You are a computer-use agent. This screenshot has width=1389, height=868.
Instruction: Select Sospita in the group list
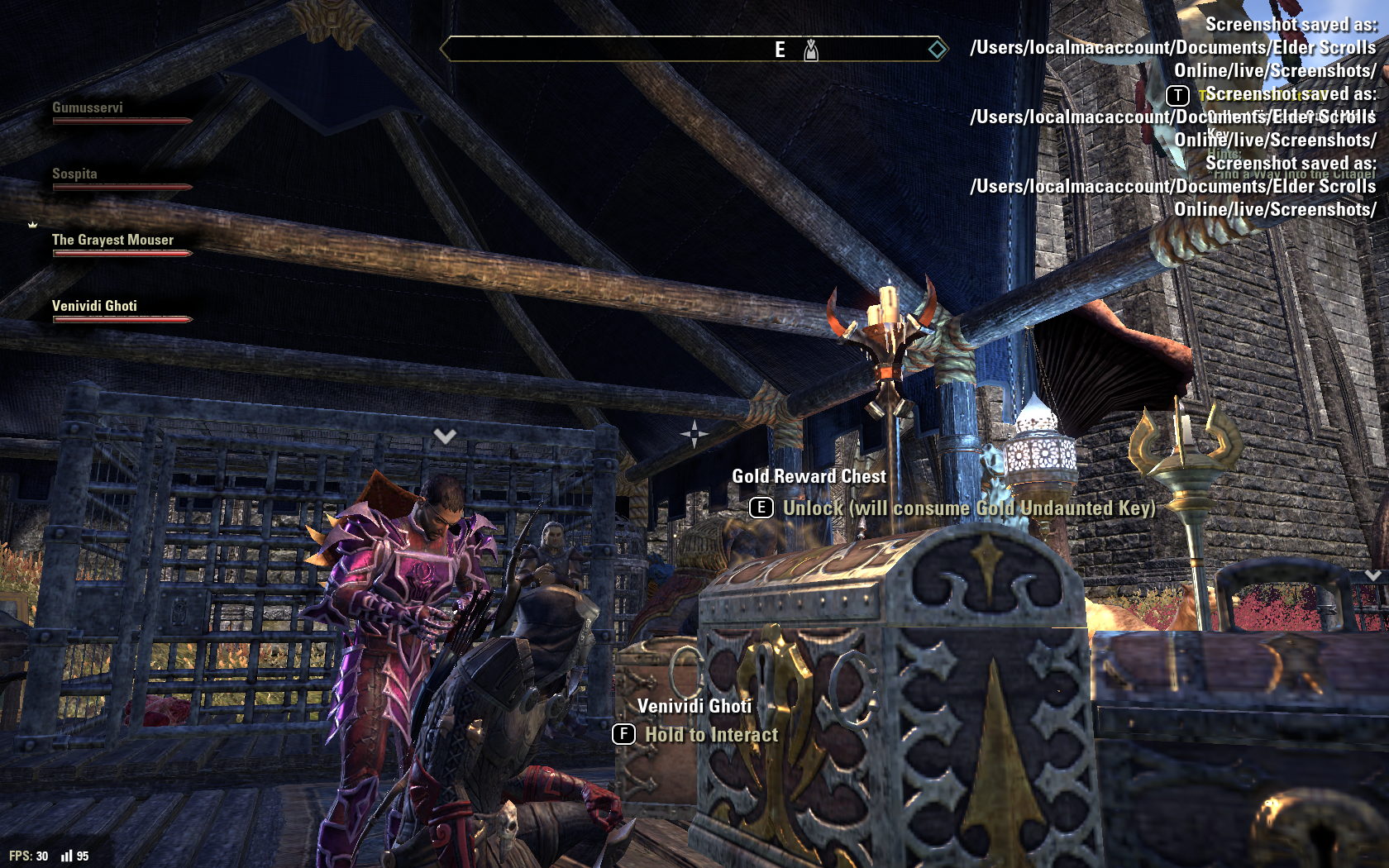coord(74,174)
